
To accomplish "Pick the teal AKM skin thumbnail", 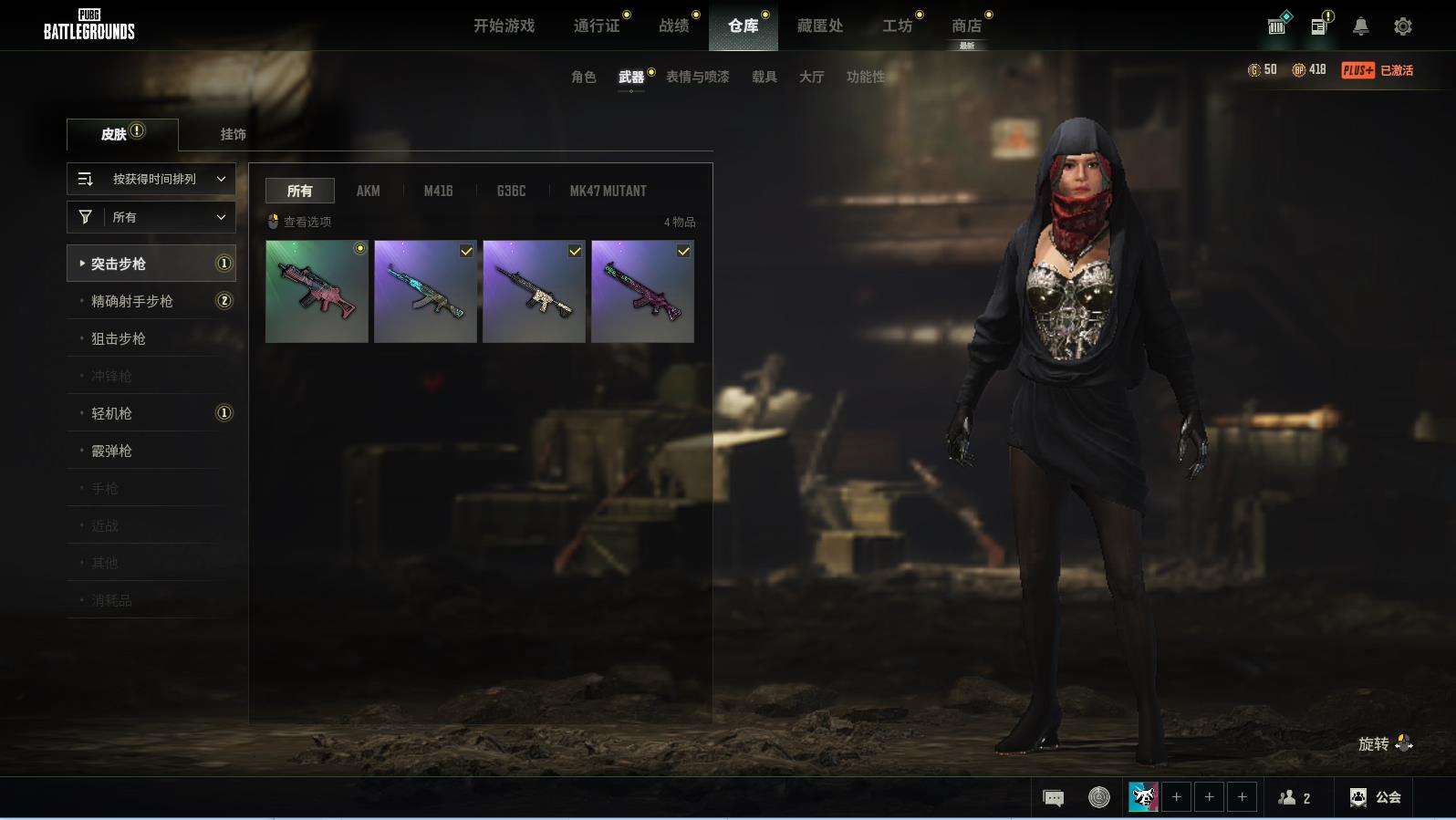I will pos(425,292).
